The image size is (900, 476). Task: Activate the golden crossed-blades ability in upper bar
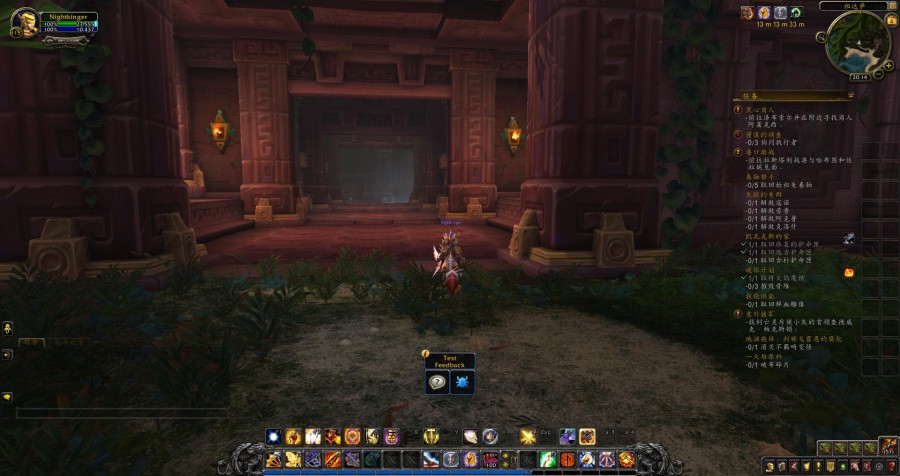click(x=528, y=436)
